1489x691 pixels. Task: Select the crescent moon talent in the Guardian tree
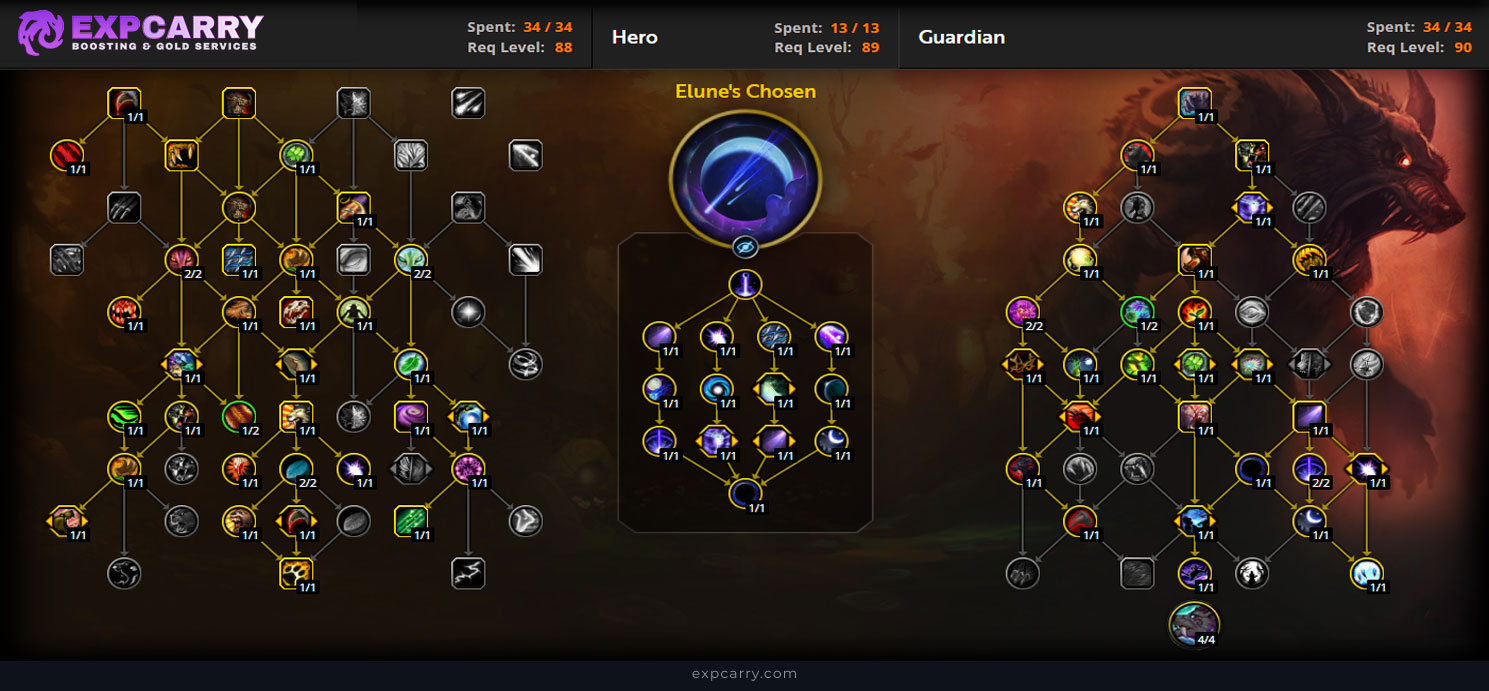(1309, 518)
